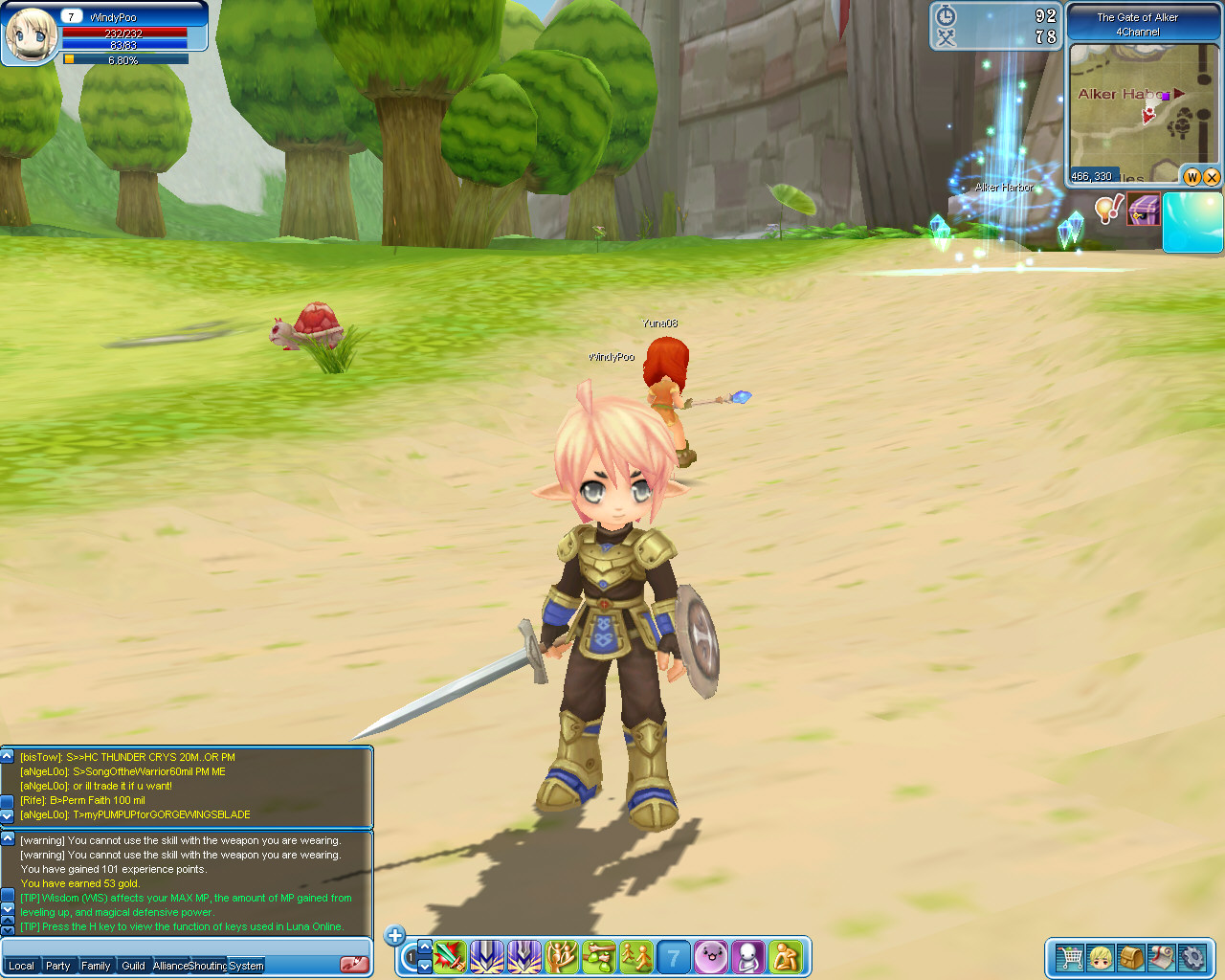The image size is (1225, 980).
Task: Click the WindyPoo character portrait
Action: 31,33
